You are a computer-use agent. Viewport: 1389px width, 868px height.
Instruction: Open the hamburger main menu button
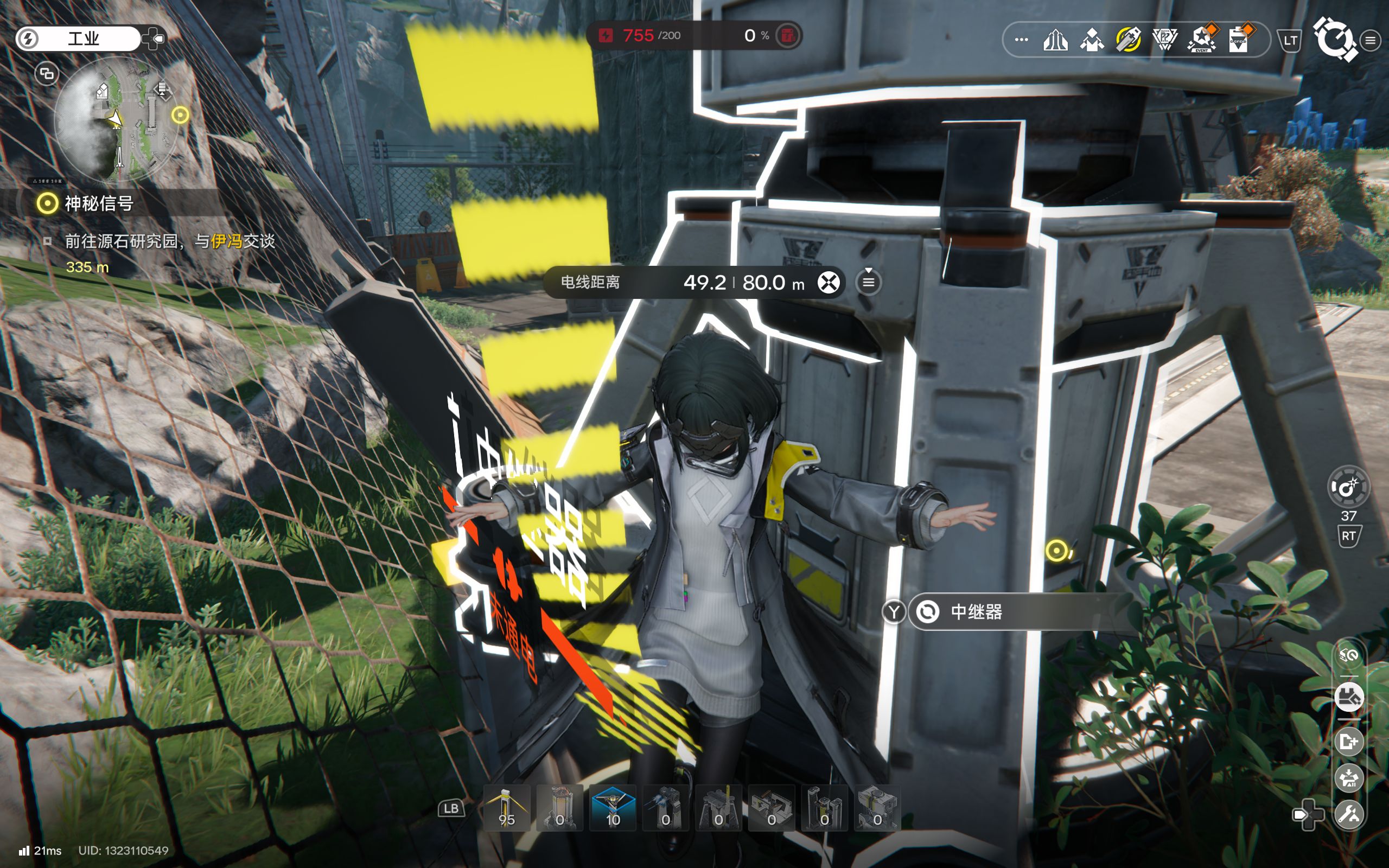point(1370,40)
